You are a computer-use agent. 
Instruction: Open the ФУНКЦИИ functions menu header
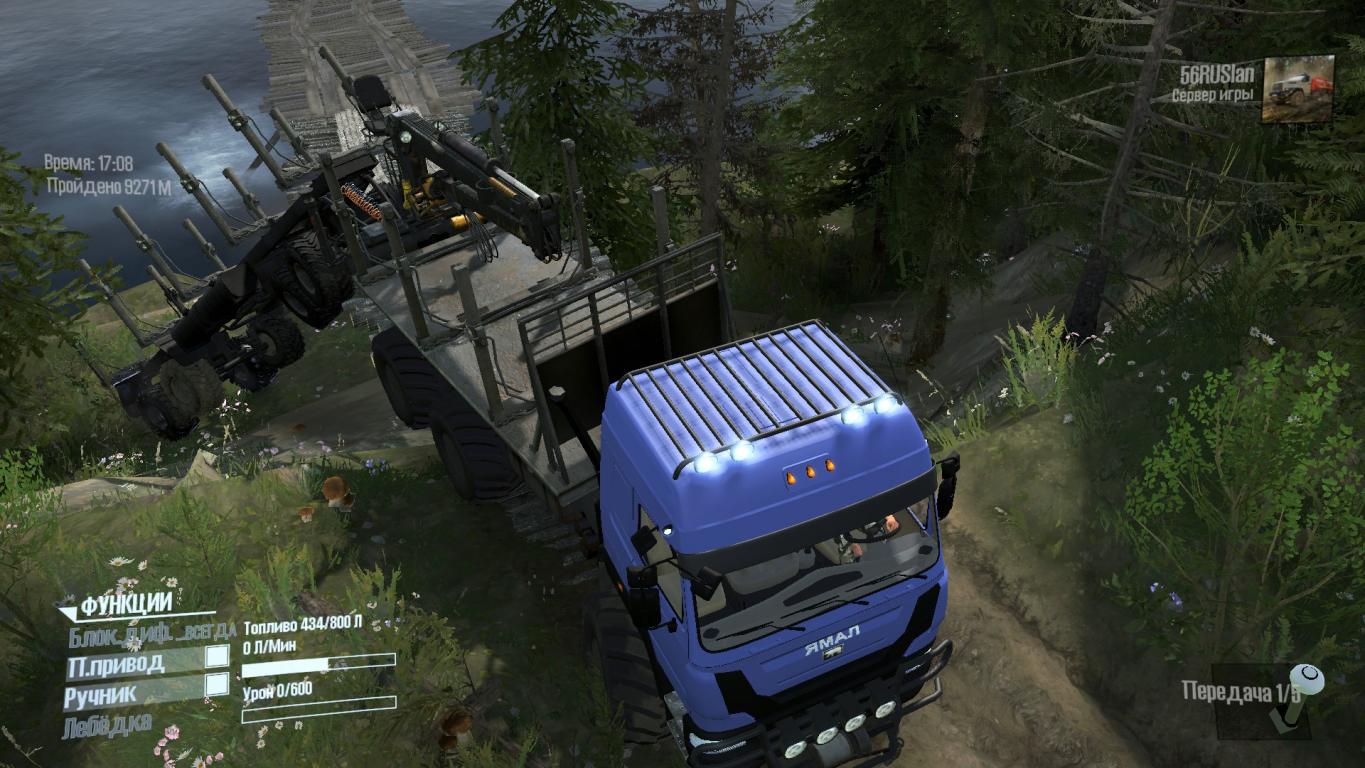tap(125, 605)
